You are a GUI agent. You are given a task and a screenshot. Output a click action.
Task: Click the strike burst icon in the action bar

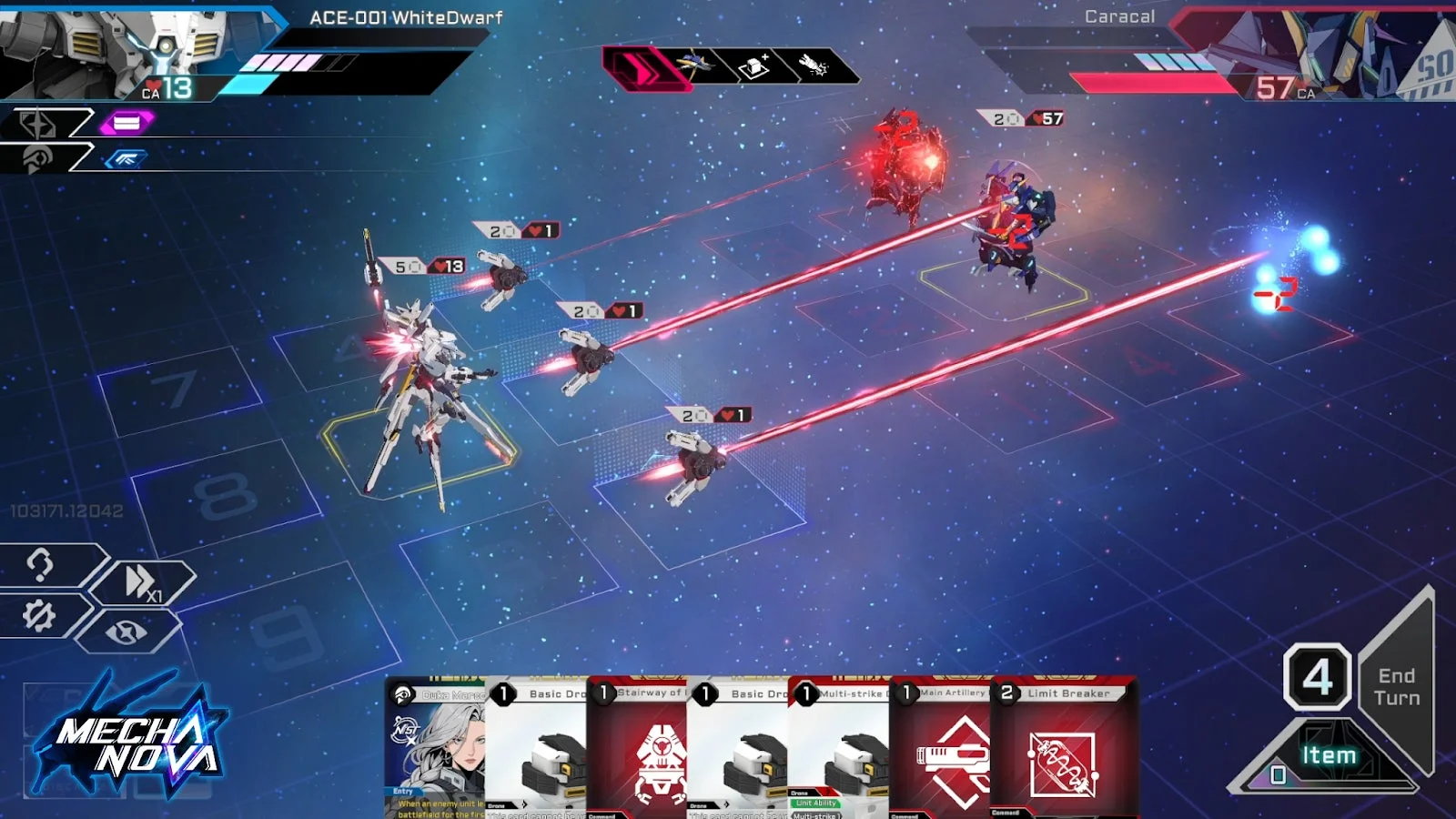(x=815, y=64)
